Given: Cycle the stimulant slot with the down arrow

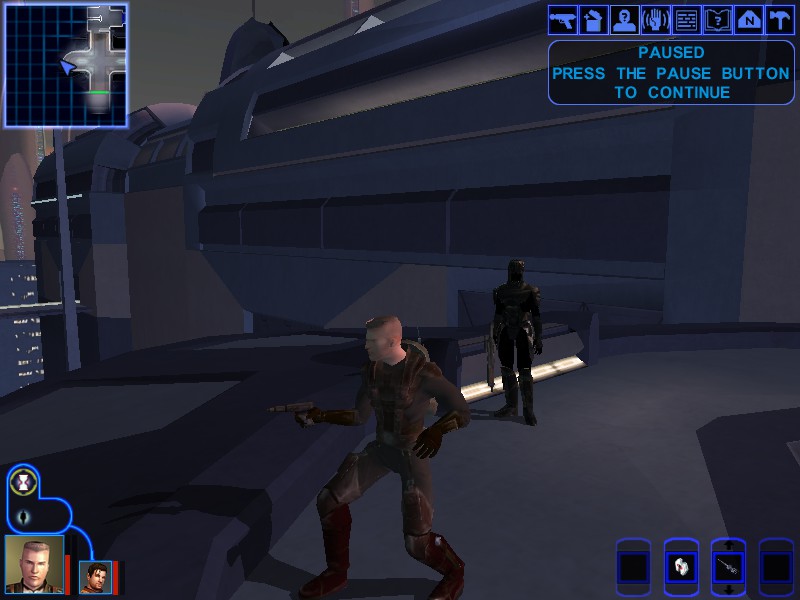Looking at the screenshot, I should click(x=728, y=590).
